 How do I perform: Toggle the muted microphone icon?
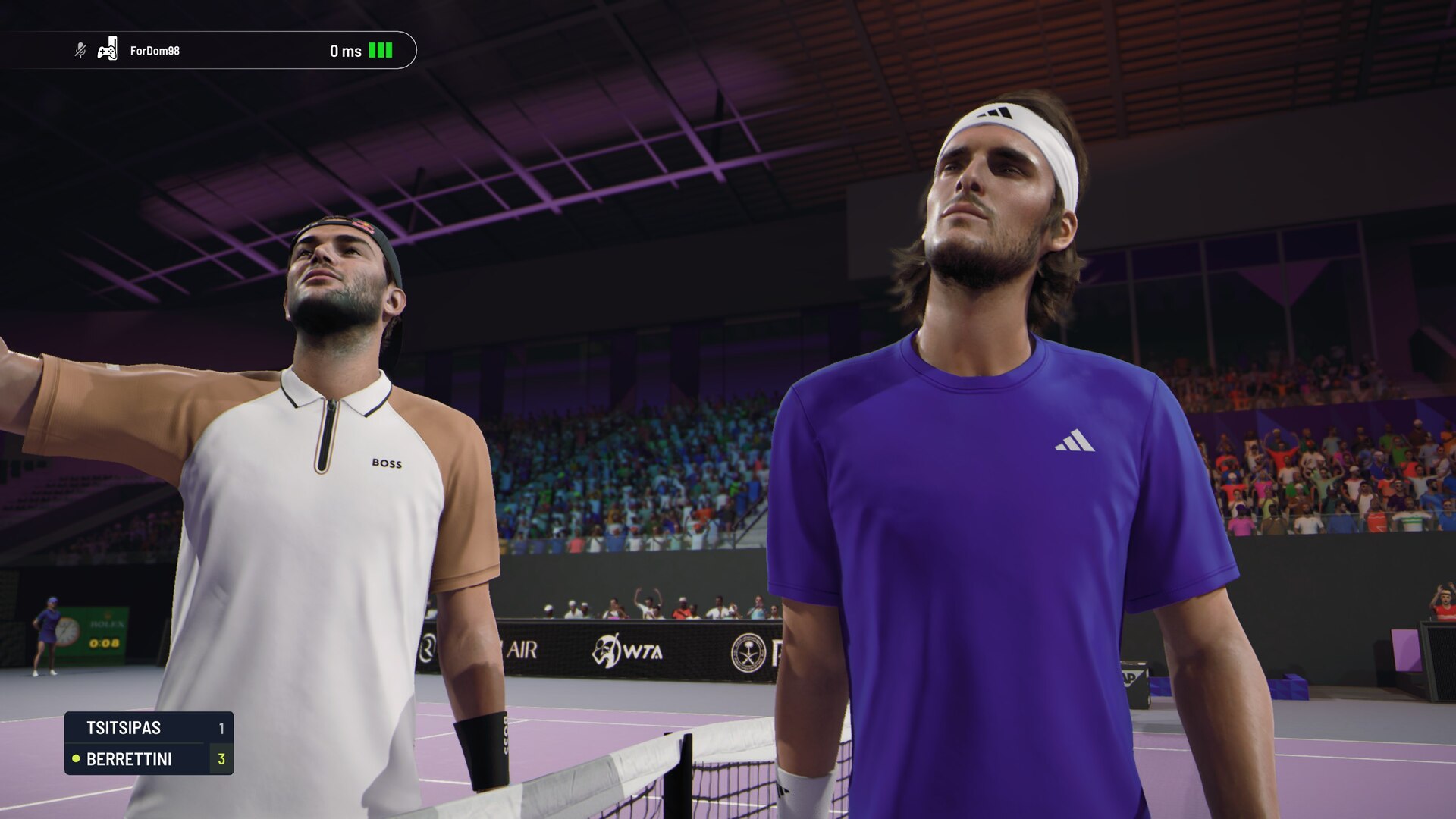pos(80,51)
